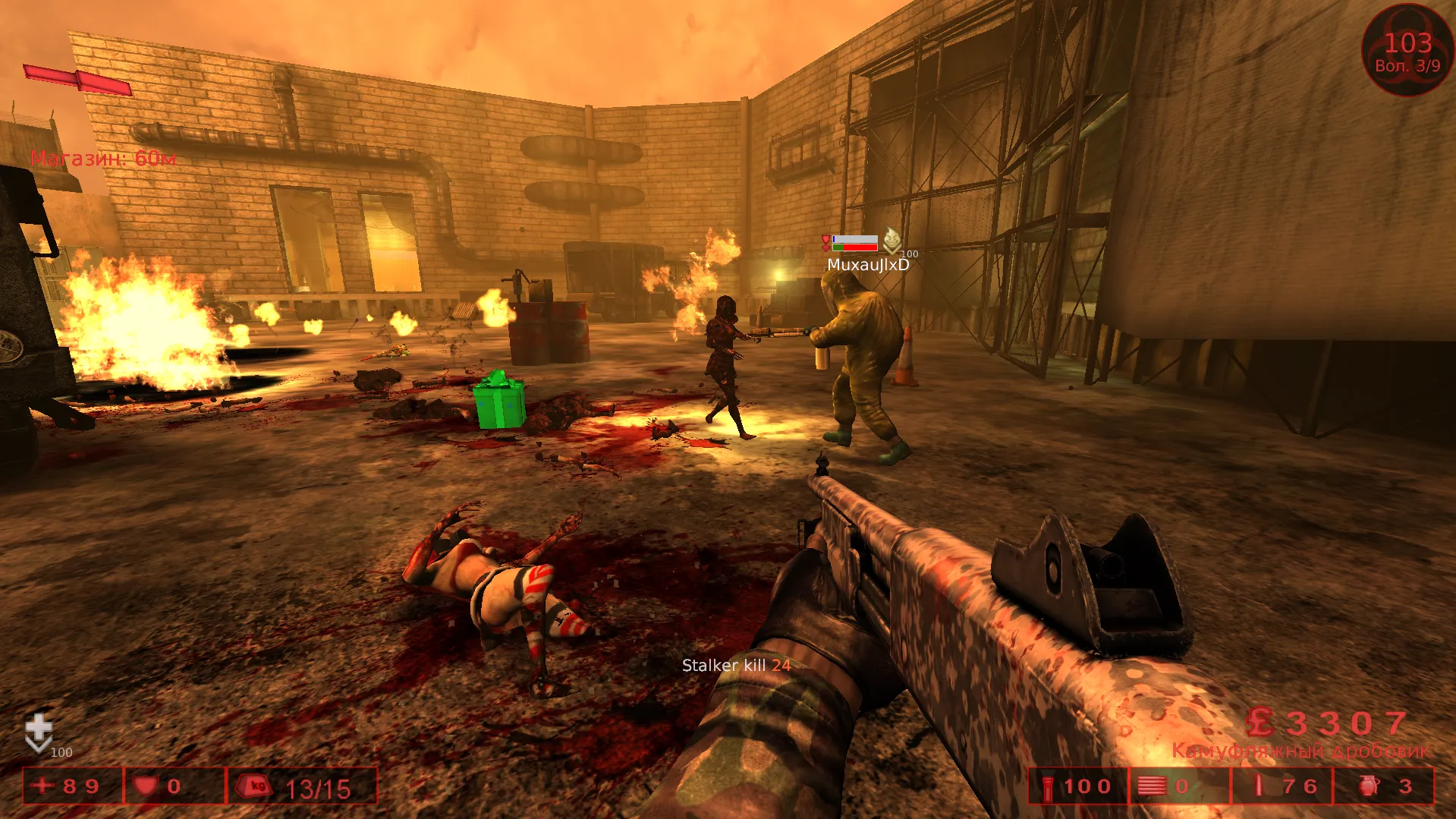1456x819 pixels.
Task: Click the perk icon above the health counter
Action: tap(39, 732)
